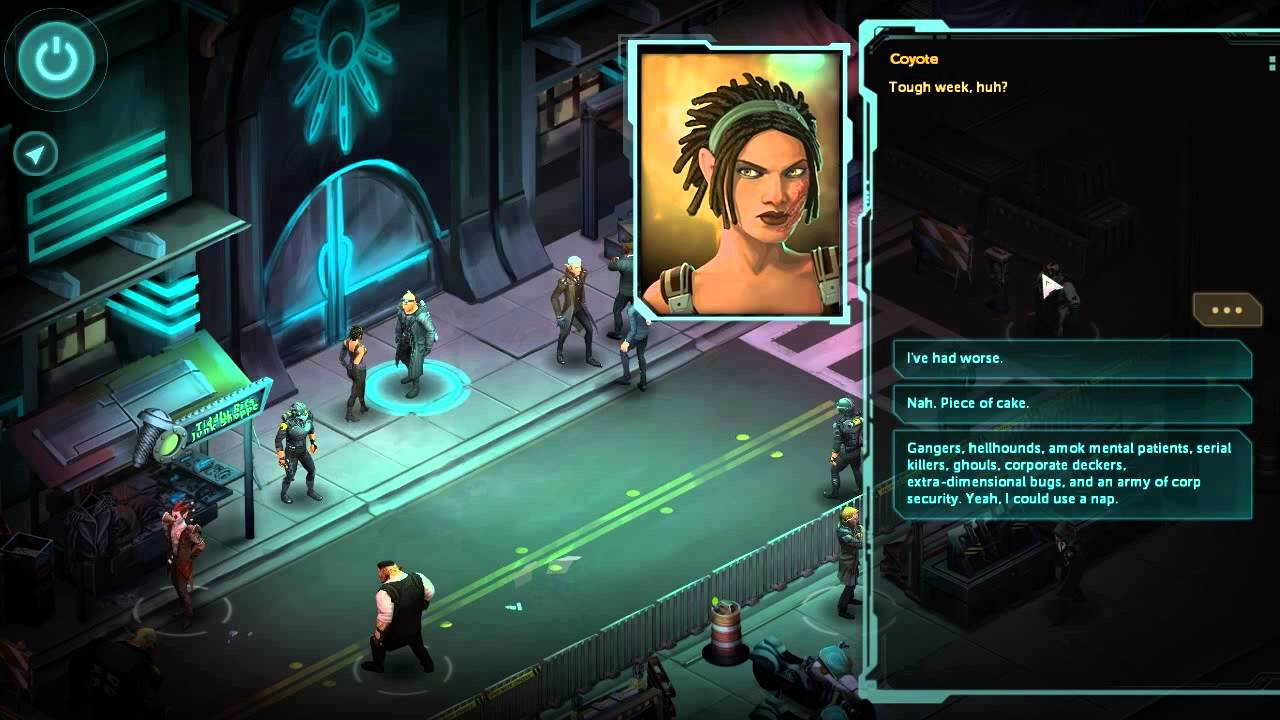1280x720 pixels.
Task: Click Coyote's character portrait
Action: click(x=740, y=183)
